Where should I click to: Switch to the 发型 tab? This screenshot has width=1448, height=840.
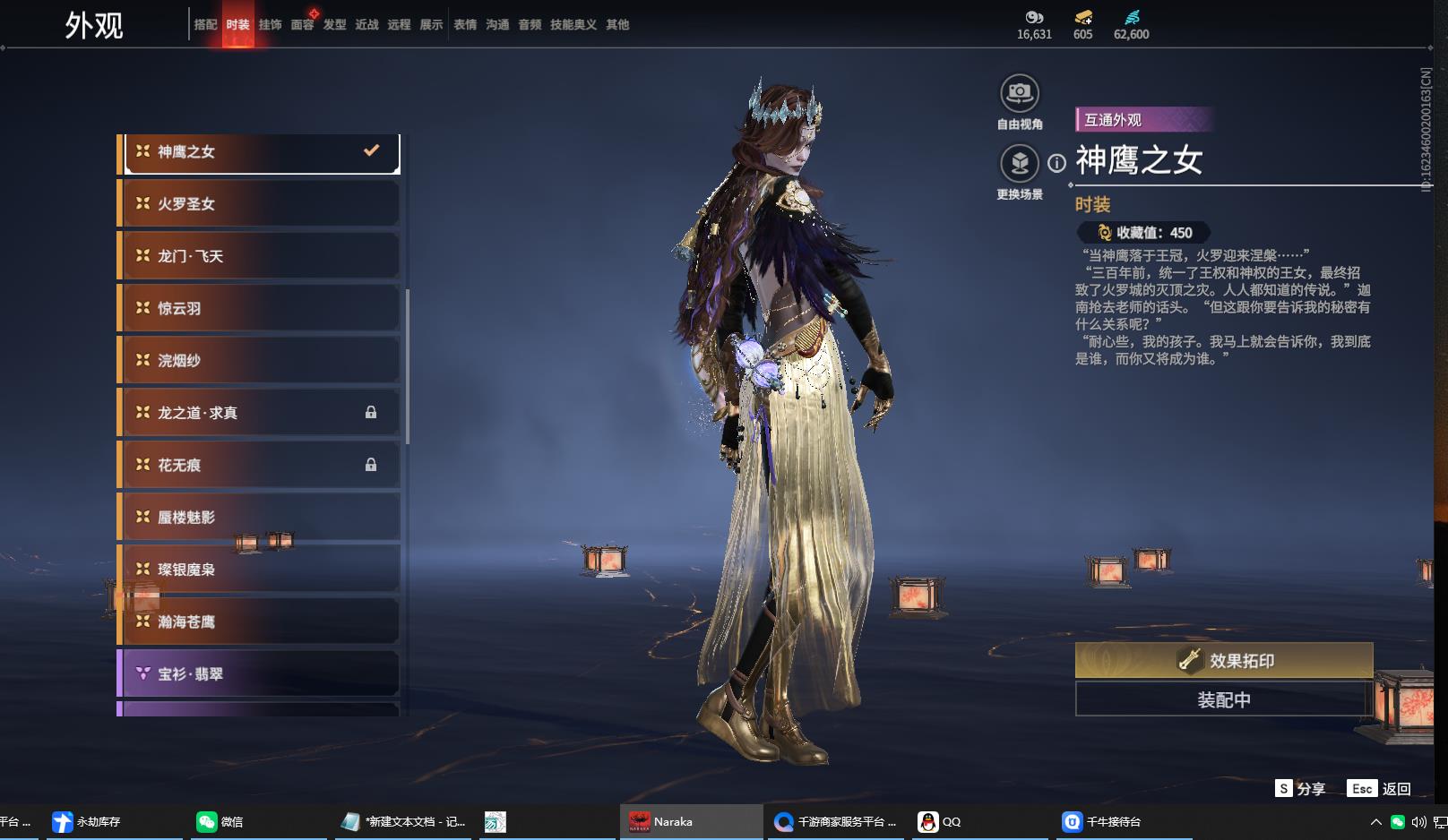click(334, 25)
